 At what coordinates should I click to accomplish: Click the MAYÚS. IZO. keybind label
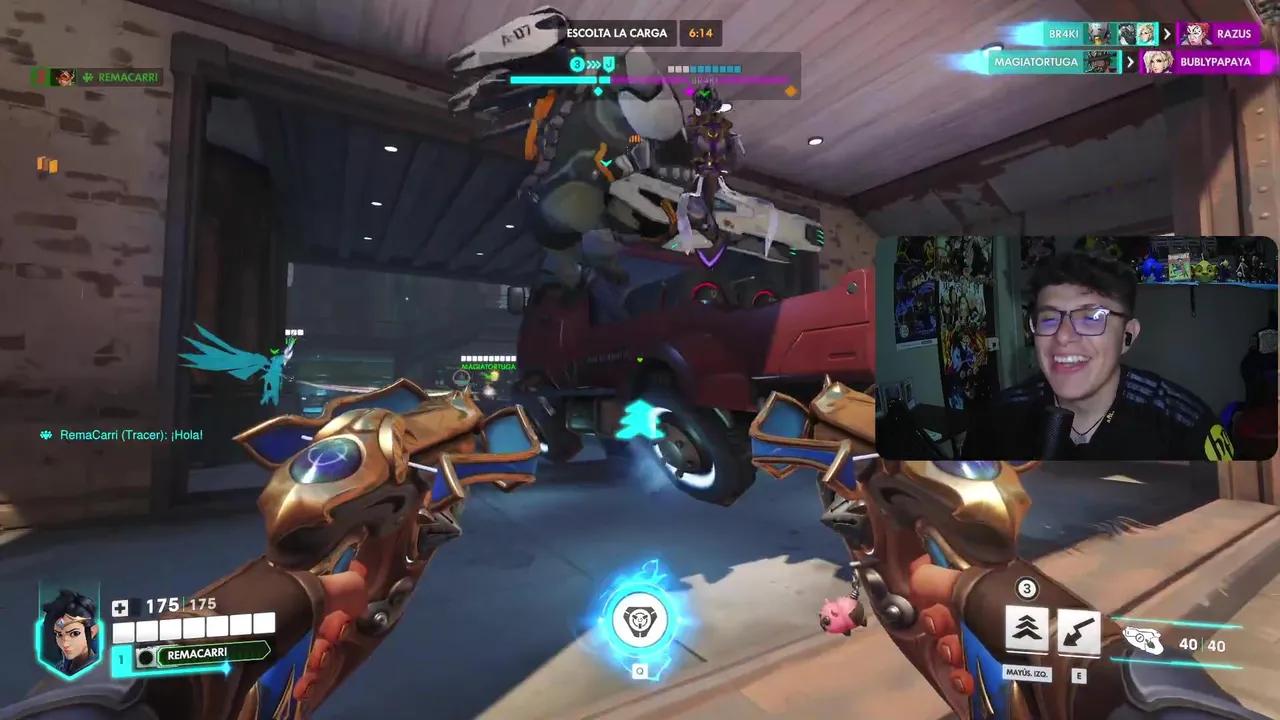(x=1026, y=674)
